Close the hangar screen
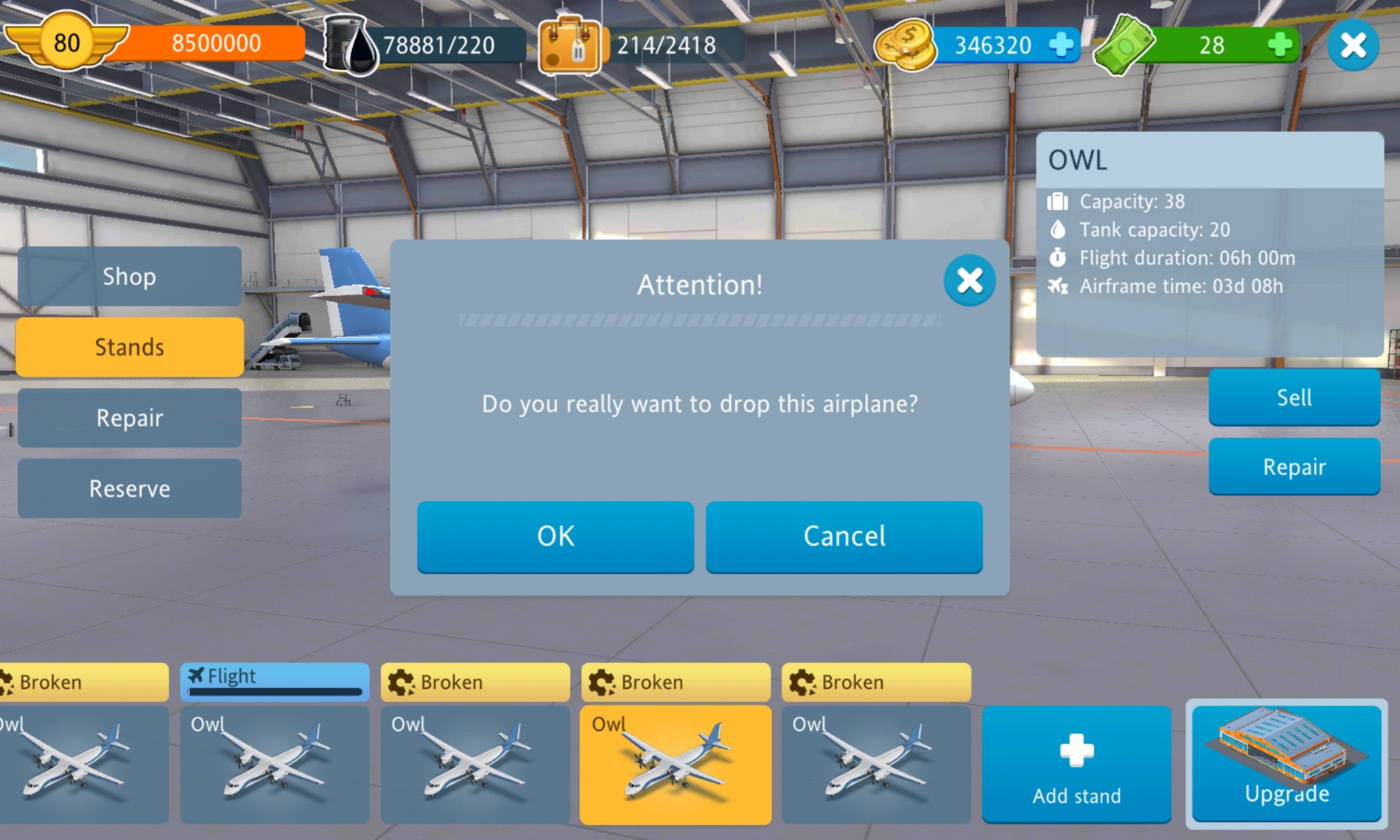 1352,46
